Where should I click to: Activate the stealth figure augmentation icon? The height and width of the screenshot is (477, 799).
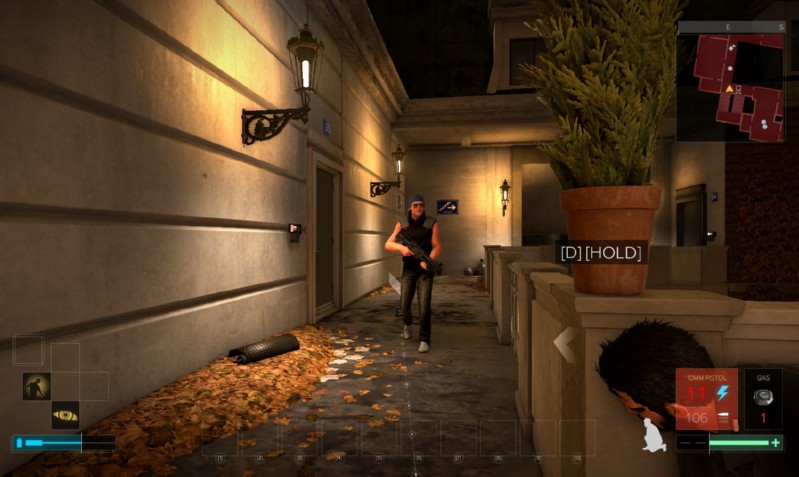coord(37,386)
